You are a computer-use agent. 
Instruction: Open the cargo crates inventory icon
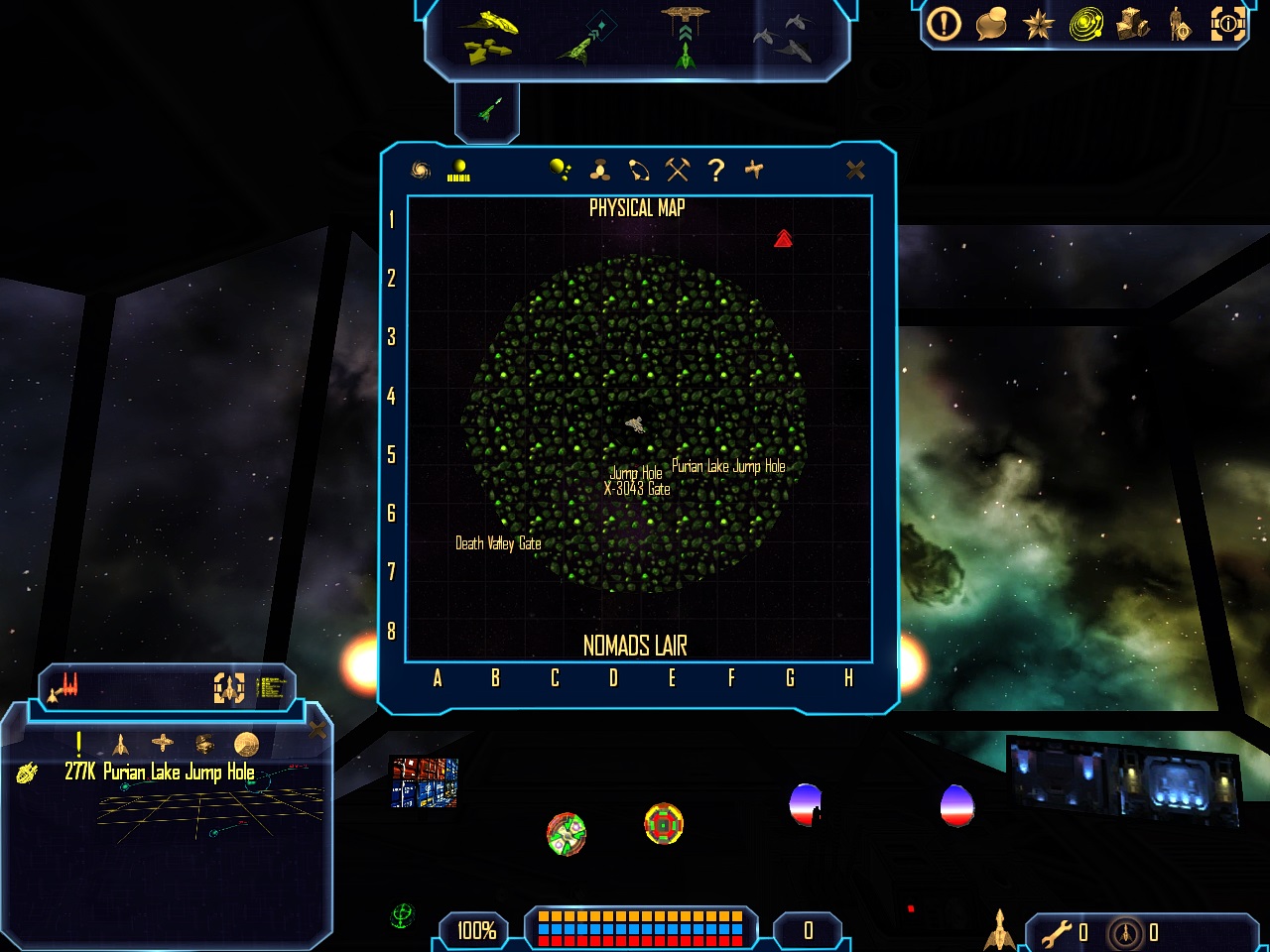coord(1133,24)
